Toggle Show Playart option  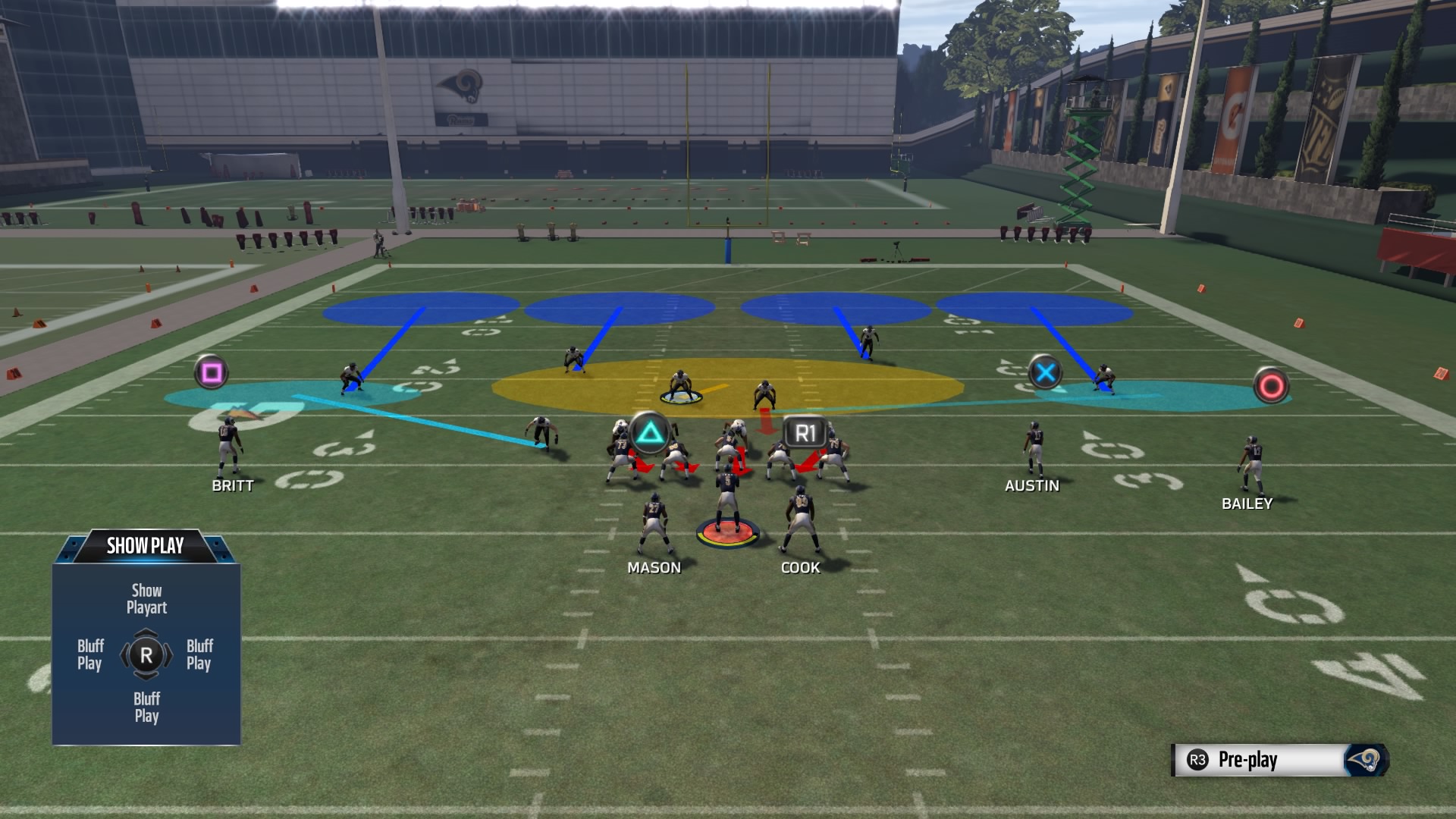[x=146, y=598]
